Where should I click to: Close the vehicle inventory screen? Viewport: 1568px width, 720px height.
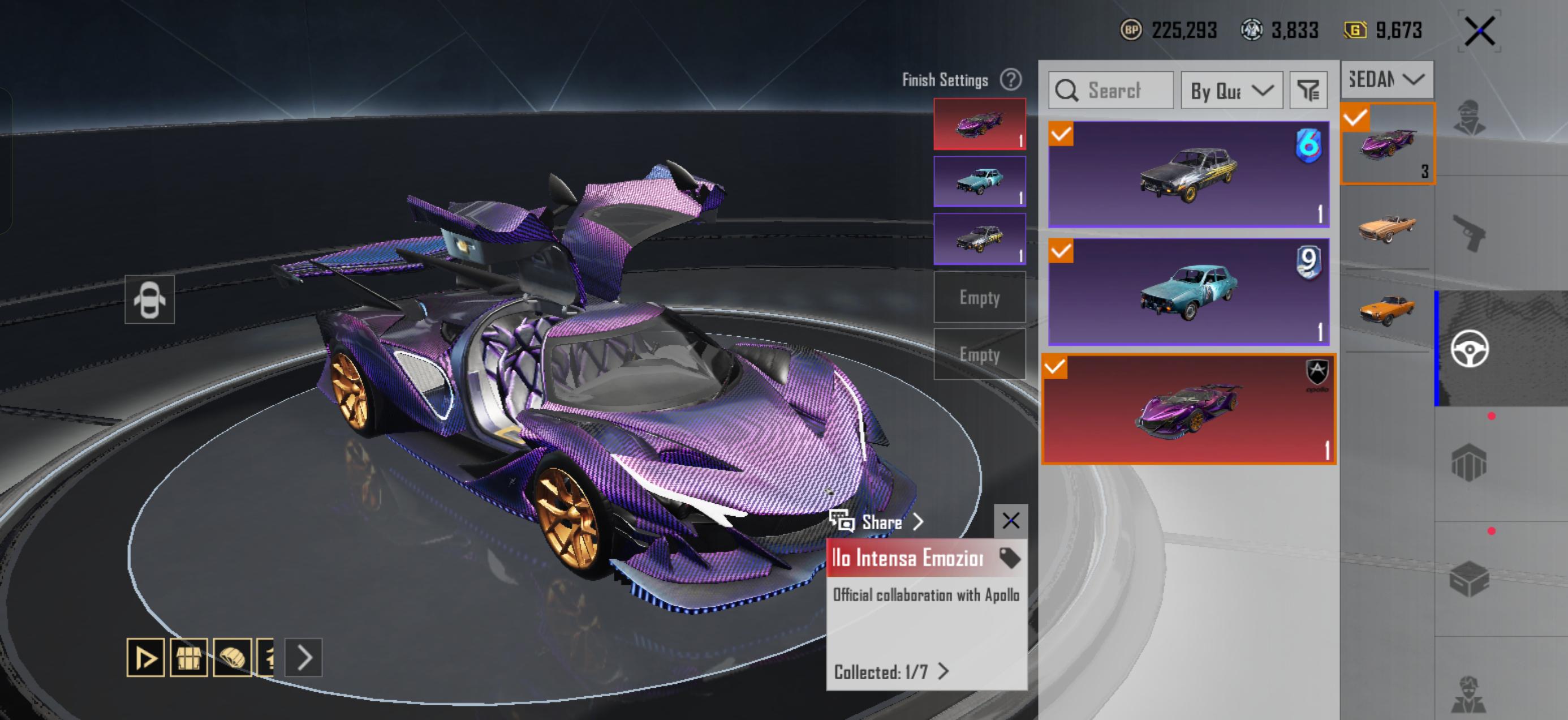click(x=1480, y=31)
